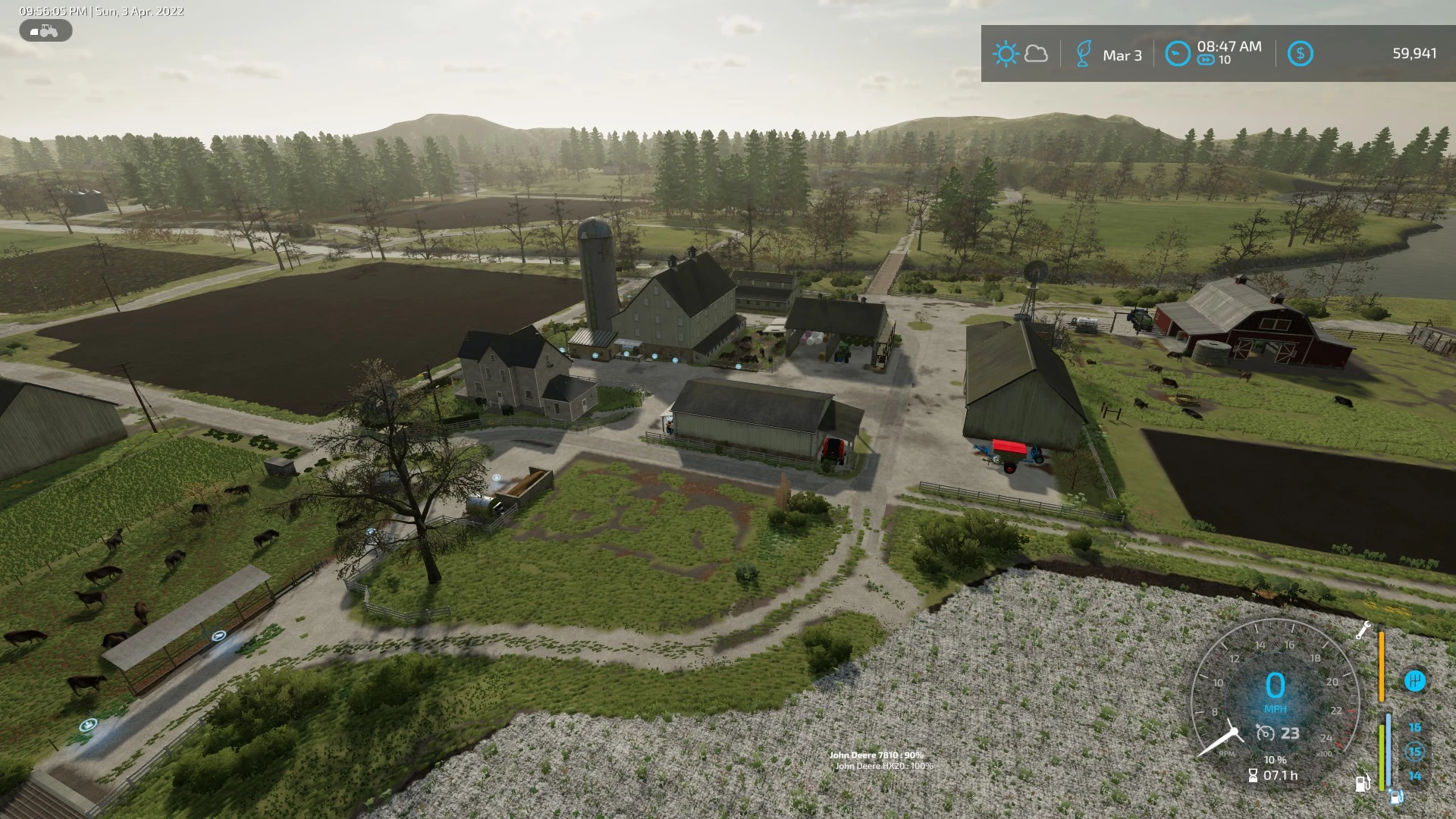This screenshot has height=819, width=1456.
Task: Select the circled gear 15 indicator
Action: pyautogui.click(x=1414, y=752)
